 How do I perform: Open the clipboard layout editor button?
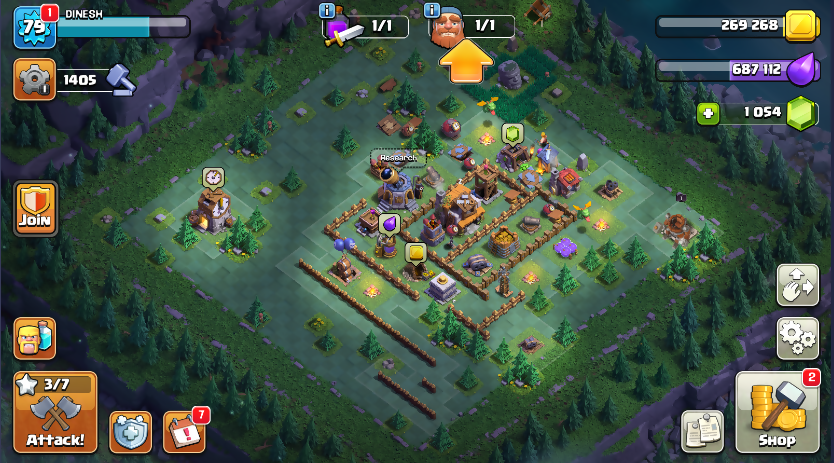tap(702, 431)
